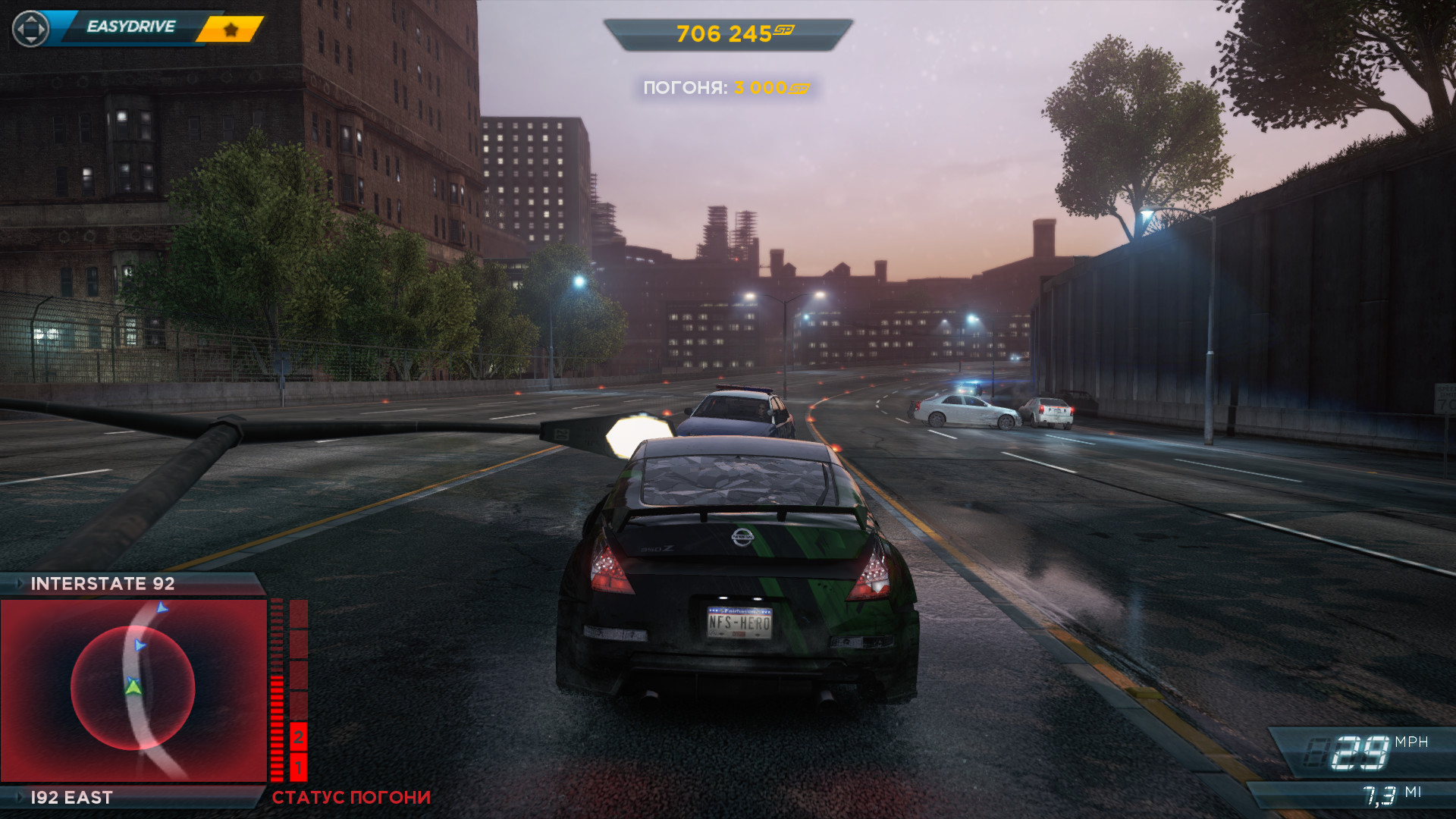Click the yellow star badge beside EasyDrive
The height and width of the screenshot is (819, 1456).
pyautogui.click(x=231, y=30)
